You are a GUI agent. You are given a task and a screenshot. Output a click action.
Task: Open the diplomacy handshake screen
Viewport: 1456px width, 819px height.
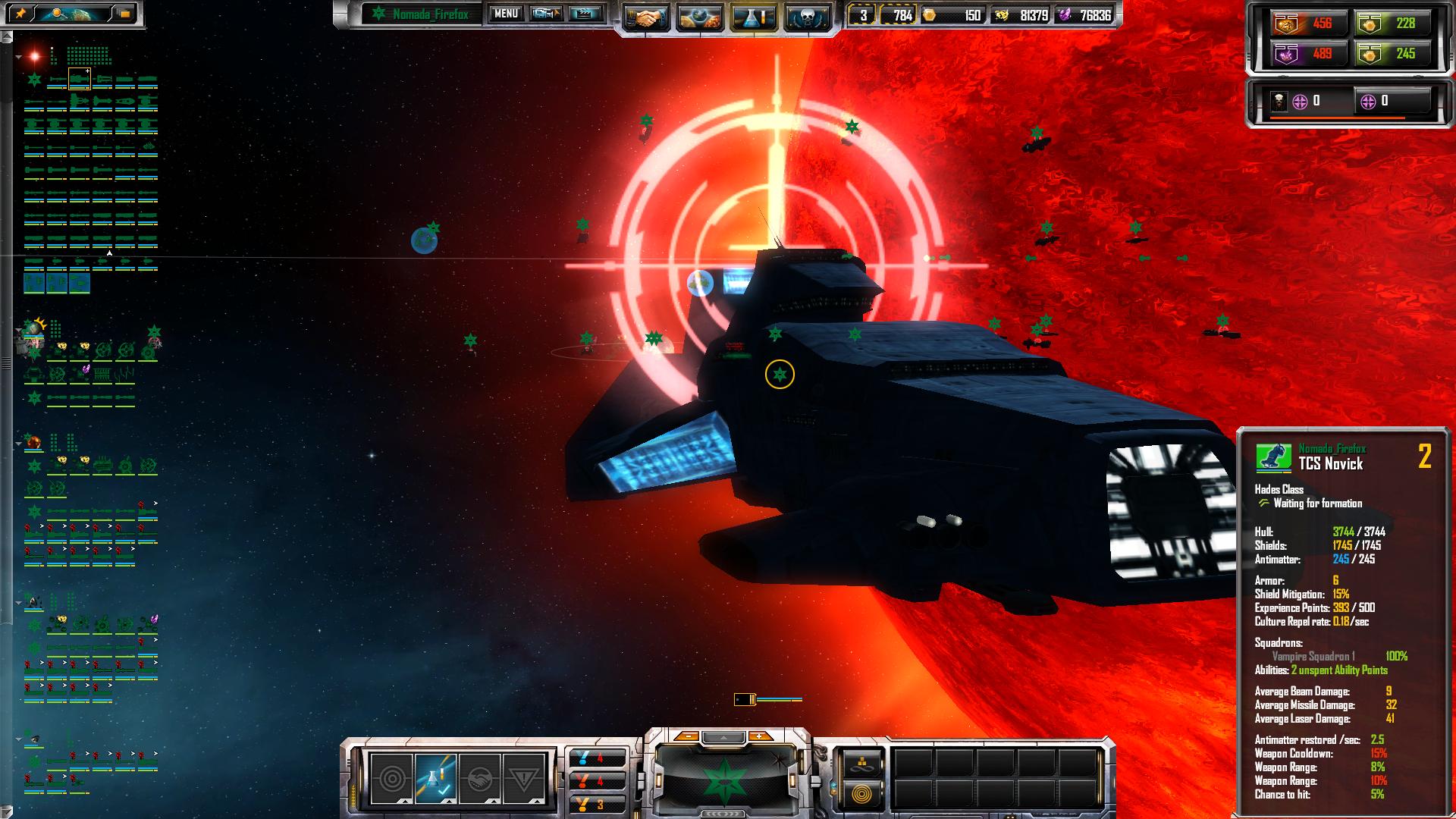(645, 17)
